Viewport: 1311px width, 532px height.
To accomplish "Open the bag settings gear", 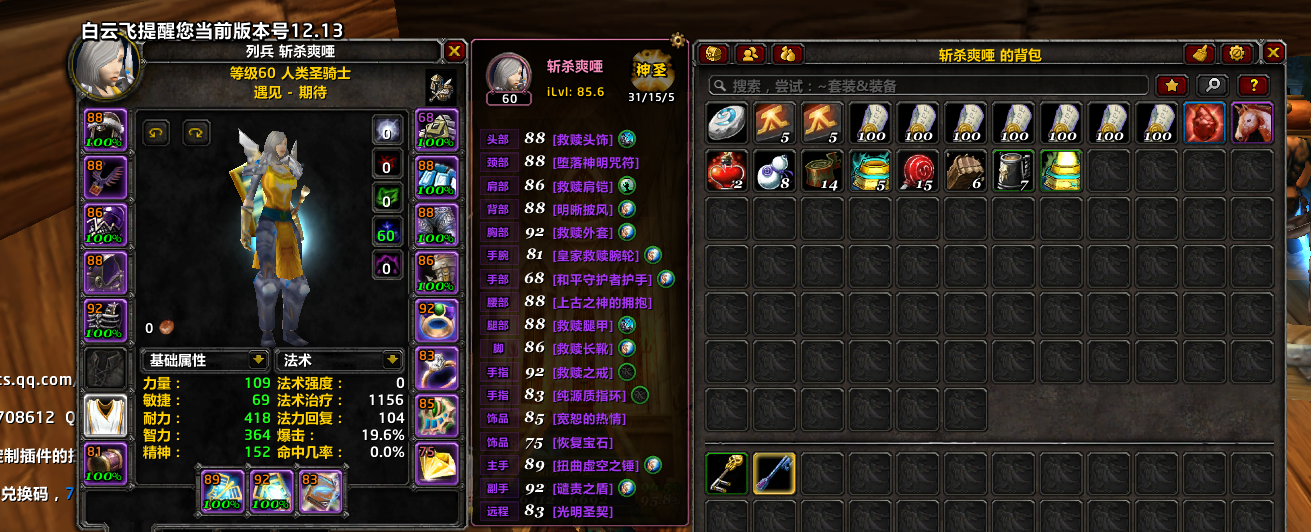I will tap(1236, 54).
